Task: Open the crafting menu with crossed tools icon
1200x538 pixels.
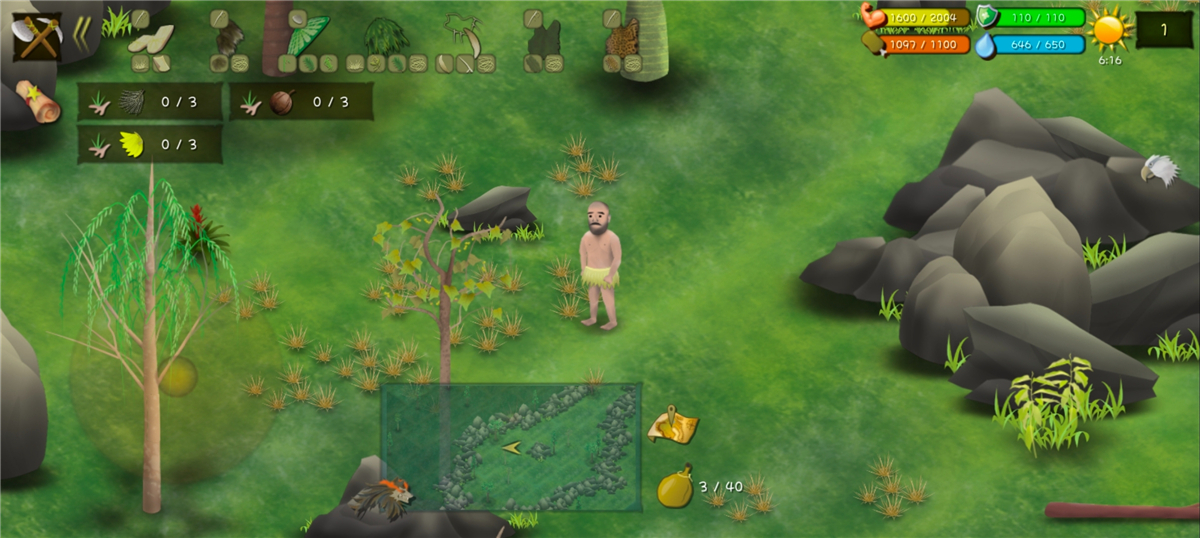Action: click(37, 37)
